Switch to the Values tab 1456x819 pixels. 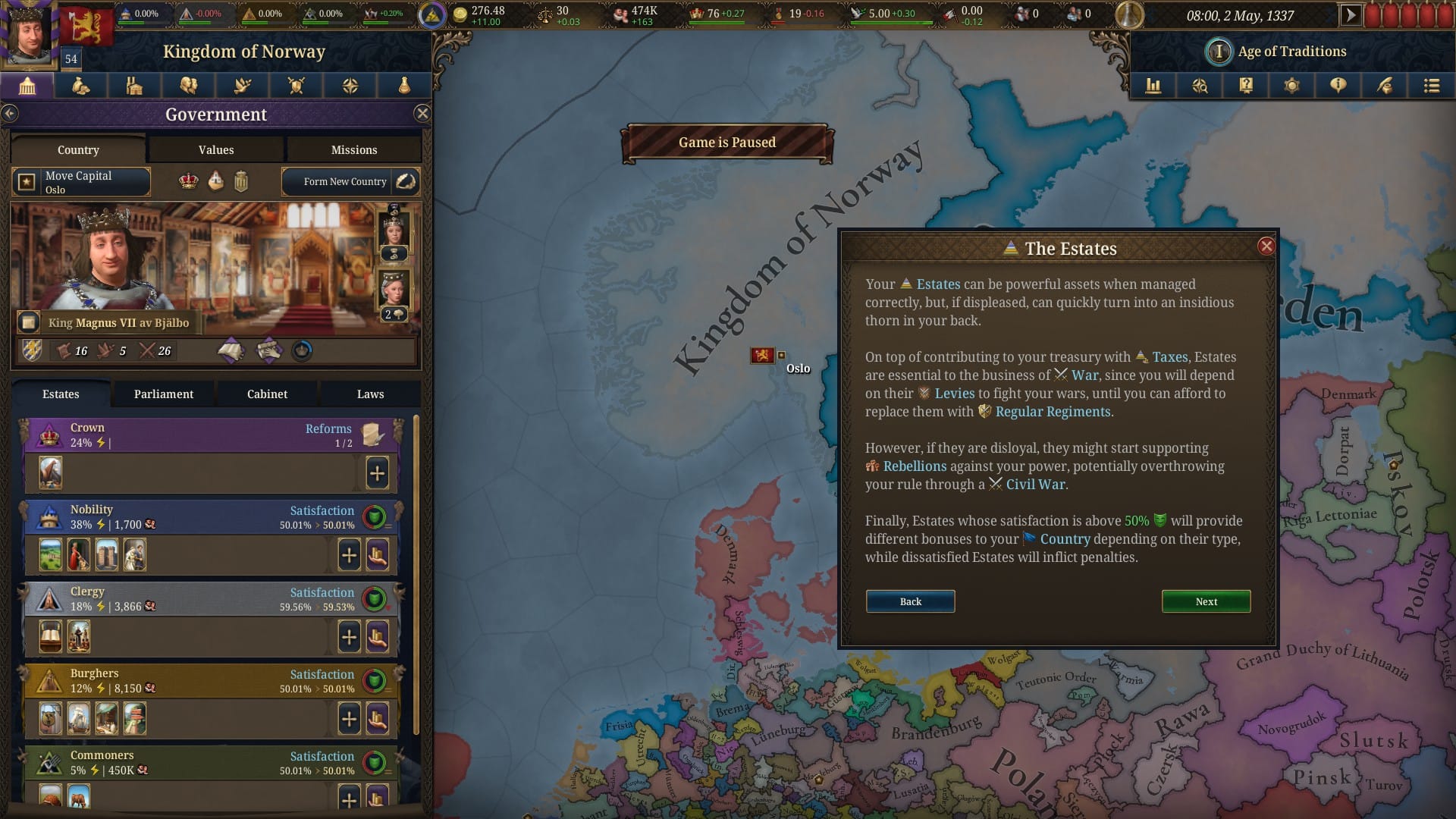216,150
